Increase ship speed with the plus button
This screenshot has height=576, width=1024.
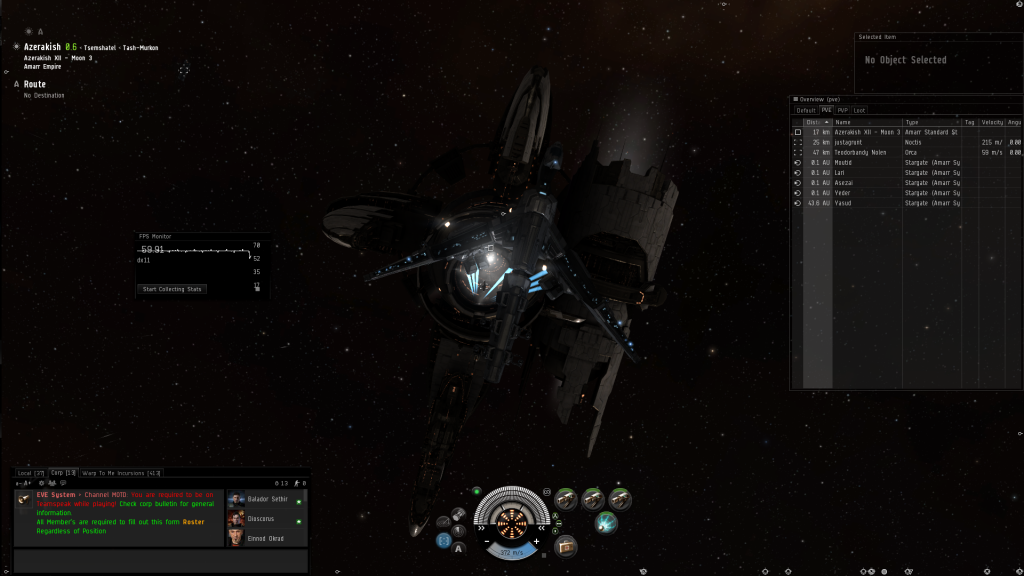click(x=537, y=541)
